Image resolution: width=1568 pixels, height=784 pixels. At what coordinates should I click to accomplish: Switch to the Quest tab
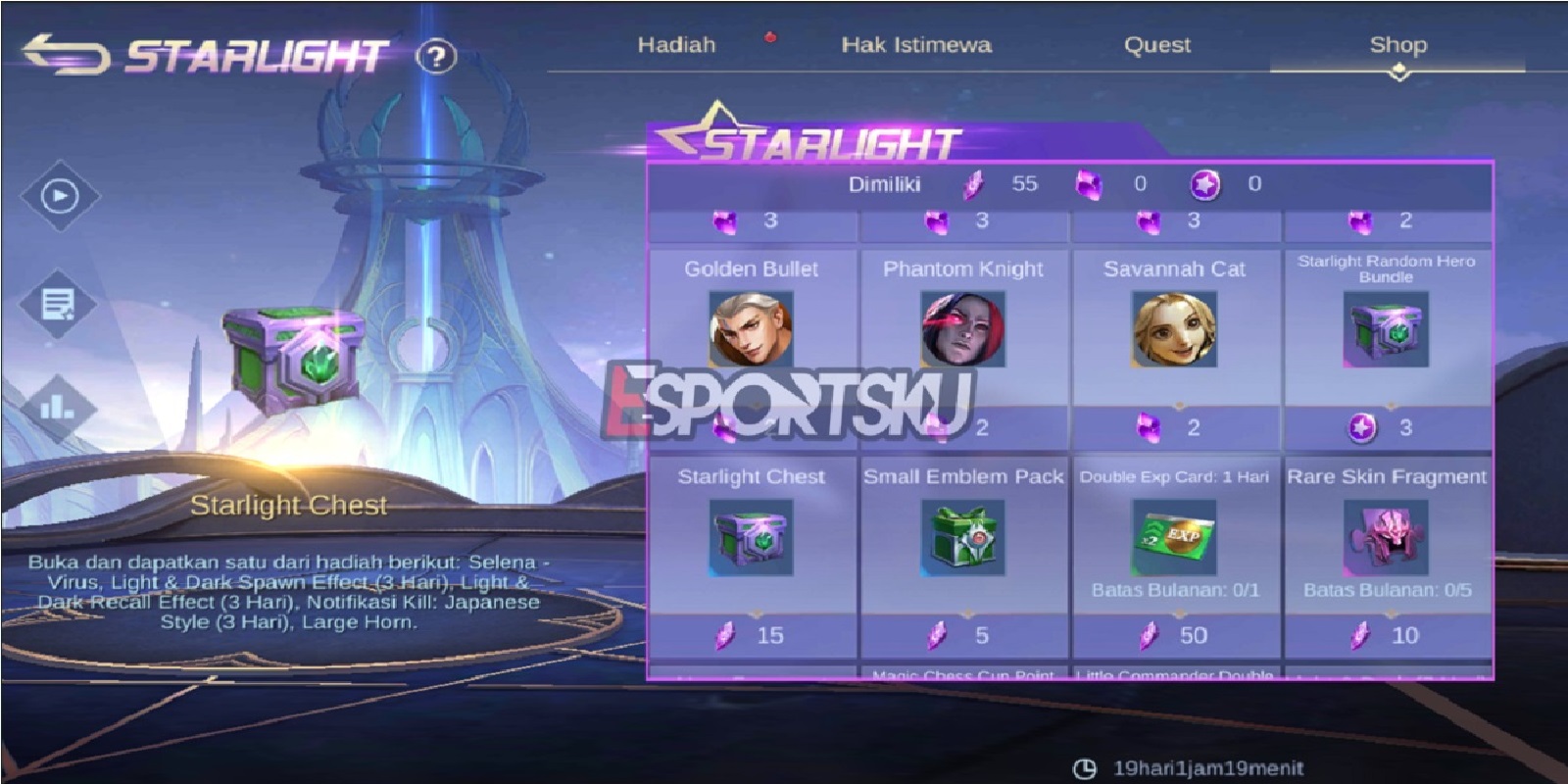1157,44
